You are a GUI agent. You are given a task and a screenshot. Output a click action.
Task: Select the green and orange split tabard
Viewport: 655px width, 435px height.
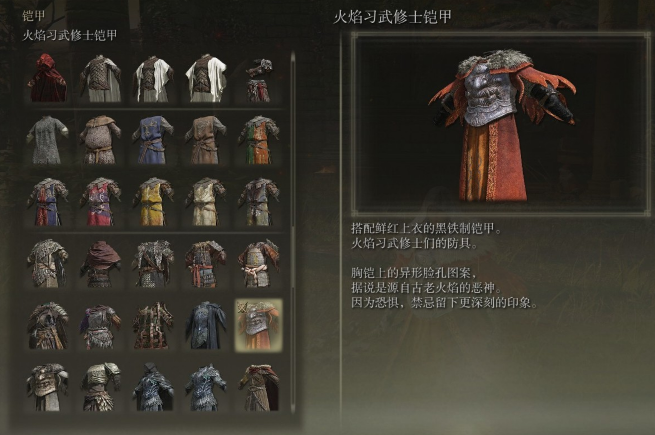tap(257, 140)
